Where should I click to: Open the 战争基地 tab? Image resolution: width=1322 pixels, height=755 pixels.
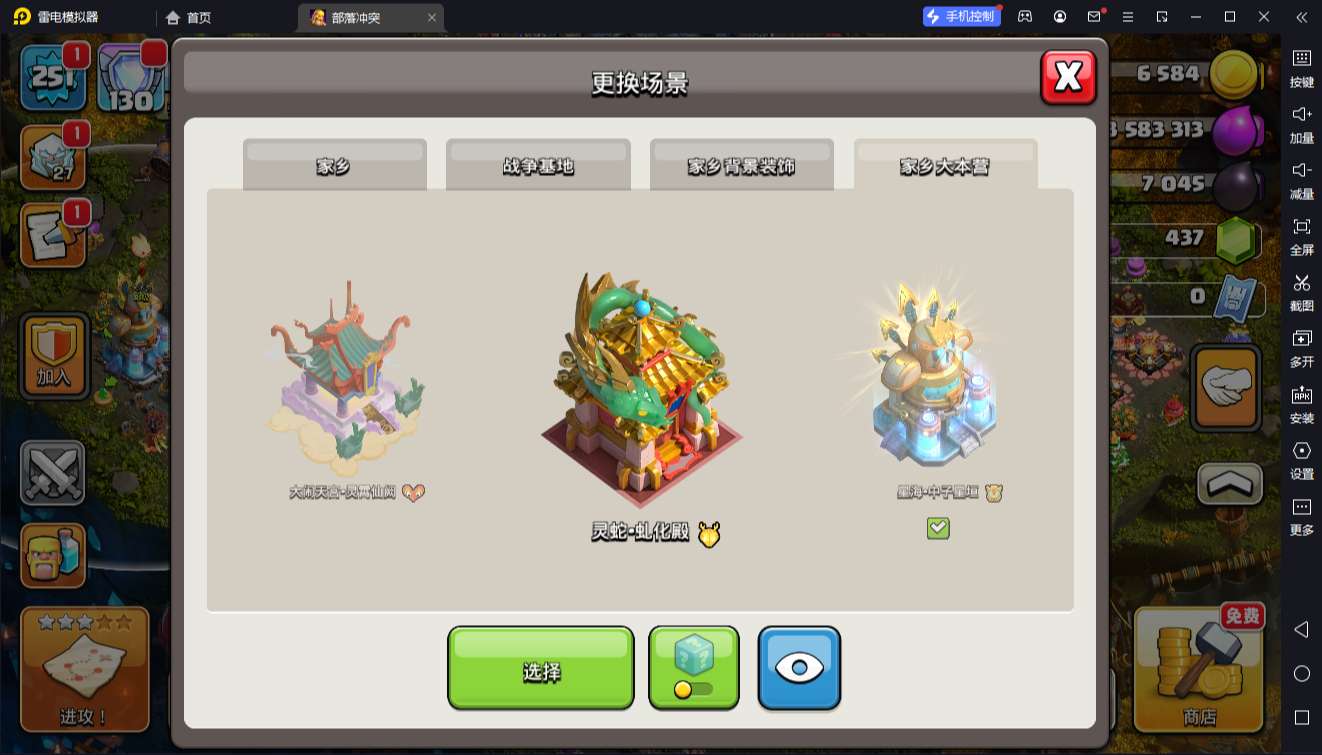[x=538, y=165]
